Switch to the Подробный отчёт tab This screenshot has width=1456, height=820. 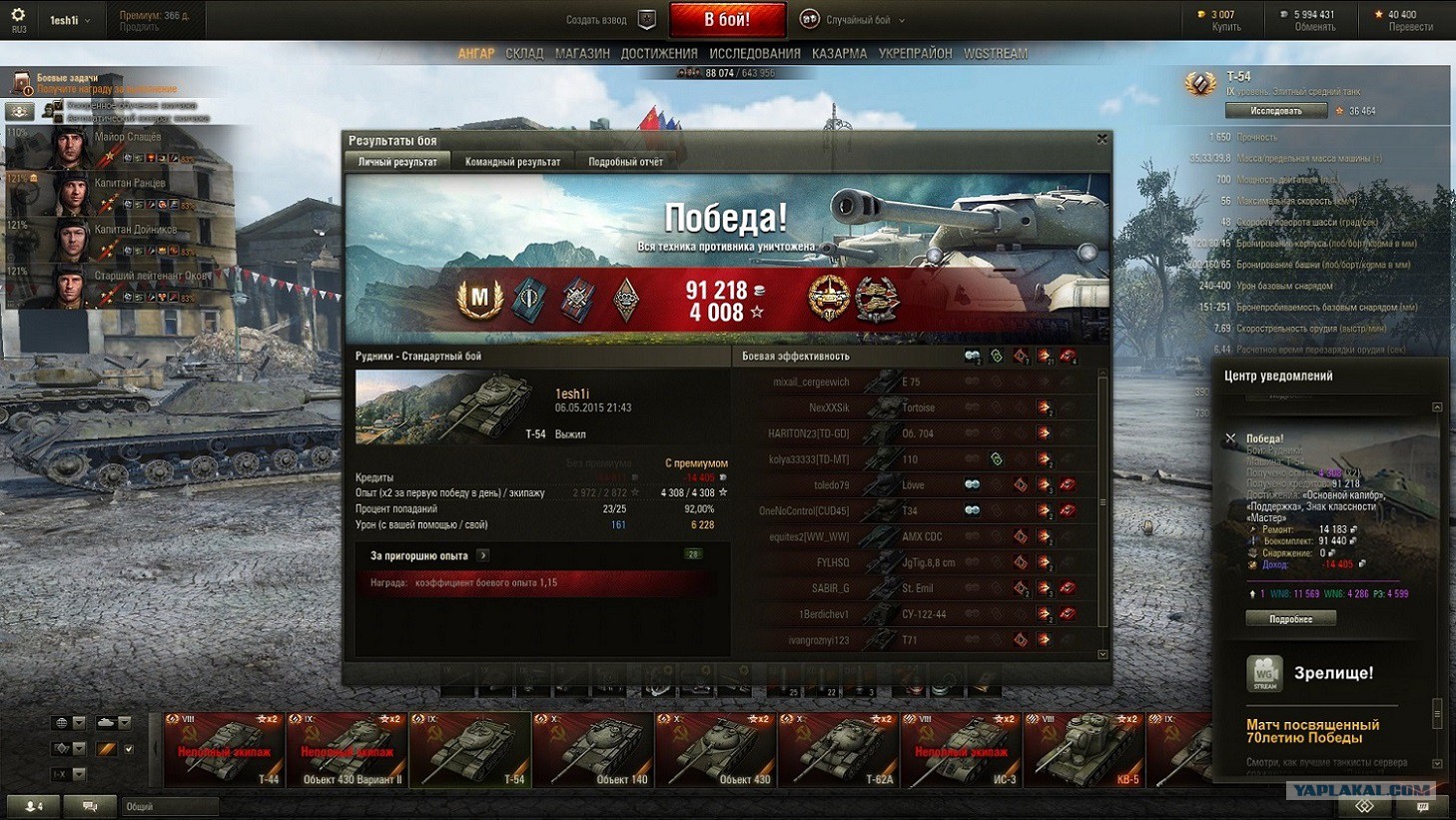(x=625, y=162)
